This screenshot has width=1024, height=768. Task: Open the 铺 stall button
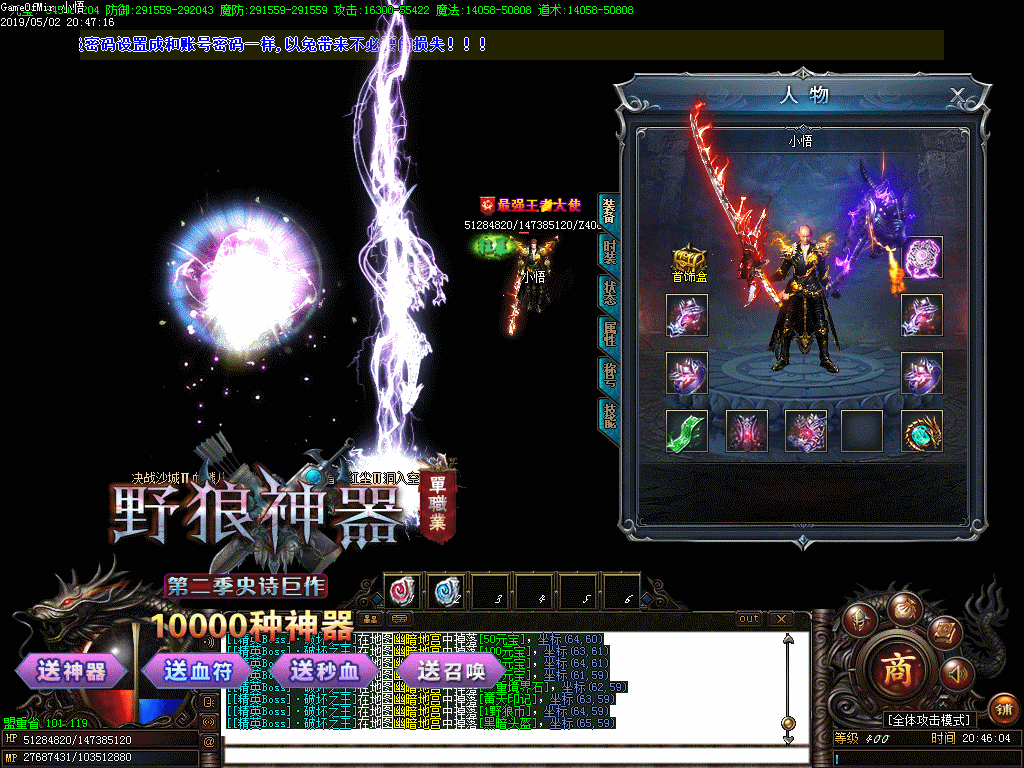click(1004, 709)
